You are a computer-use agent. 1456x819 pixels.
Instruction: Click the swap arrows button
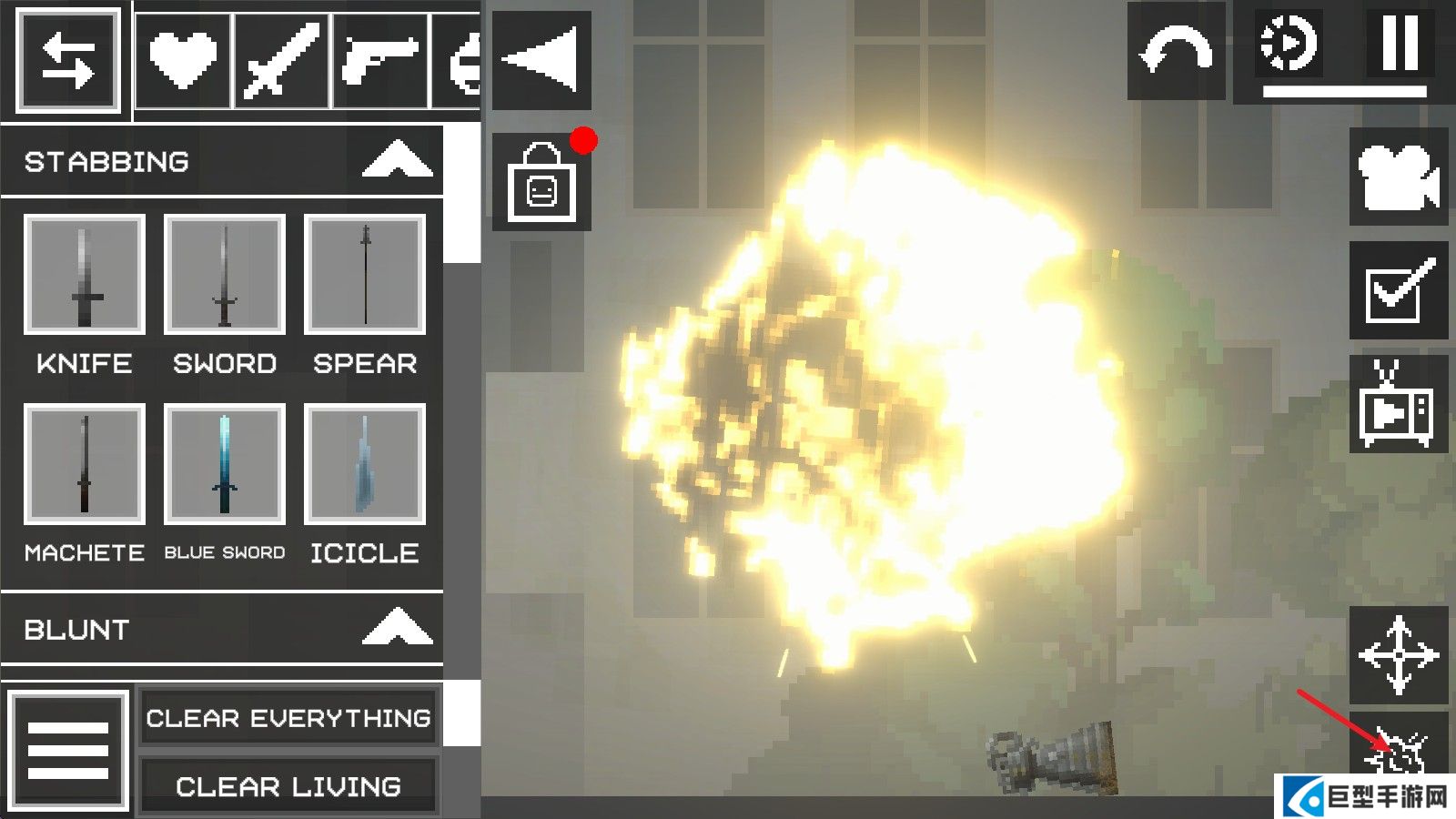coord(68,61)
